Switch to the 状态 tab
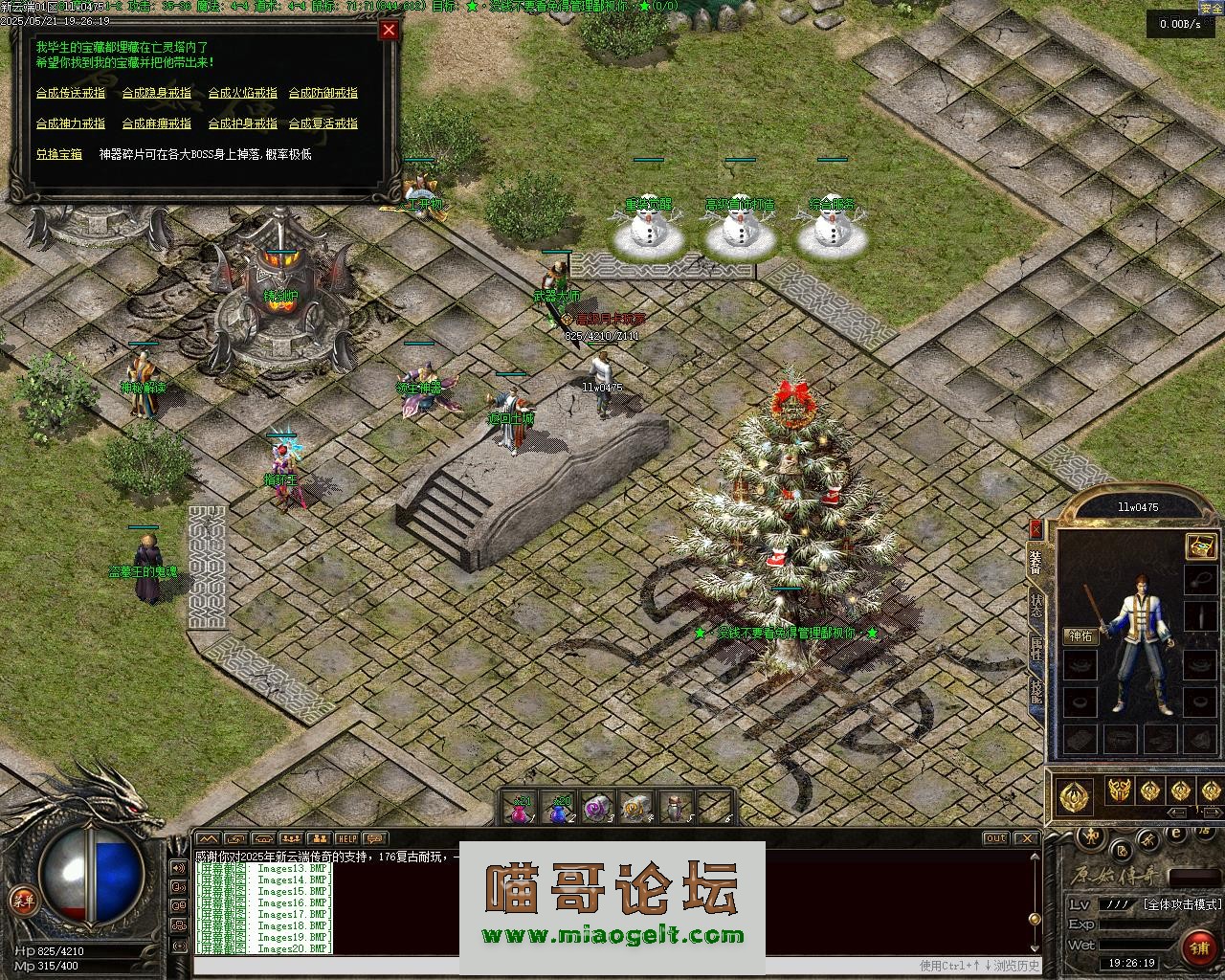 coord(1036,604)
